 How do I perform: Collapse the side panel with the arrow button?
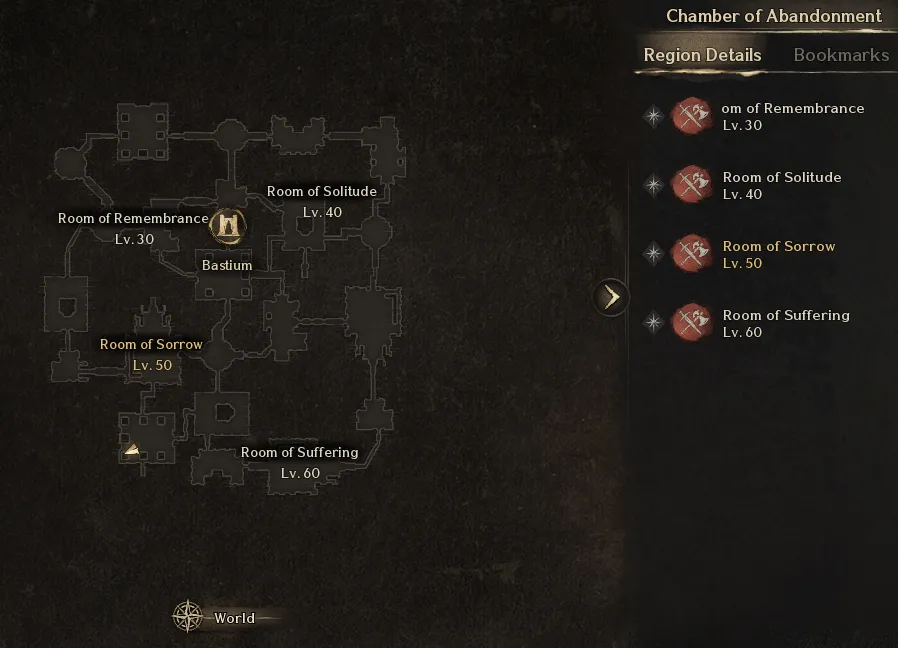610,297
